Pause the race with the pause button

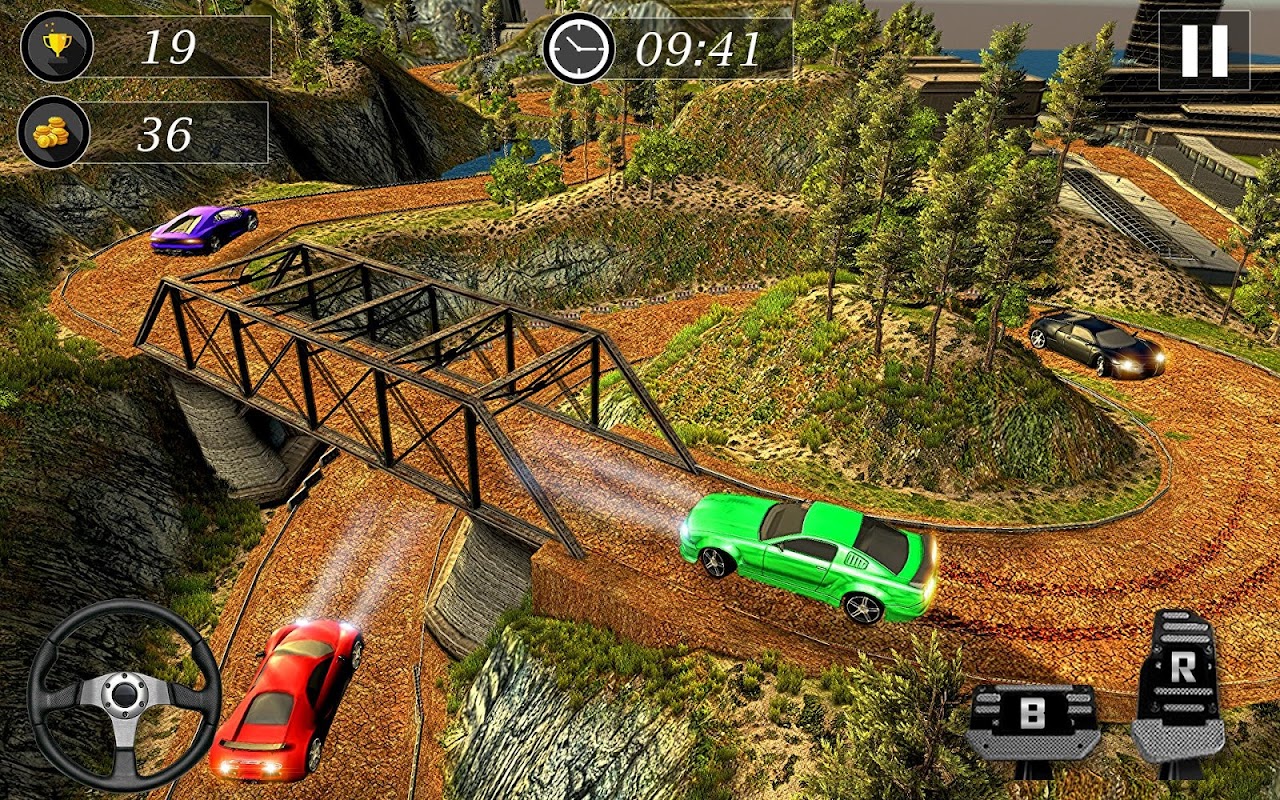click(x=1204, y=51)
